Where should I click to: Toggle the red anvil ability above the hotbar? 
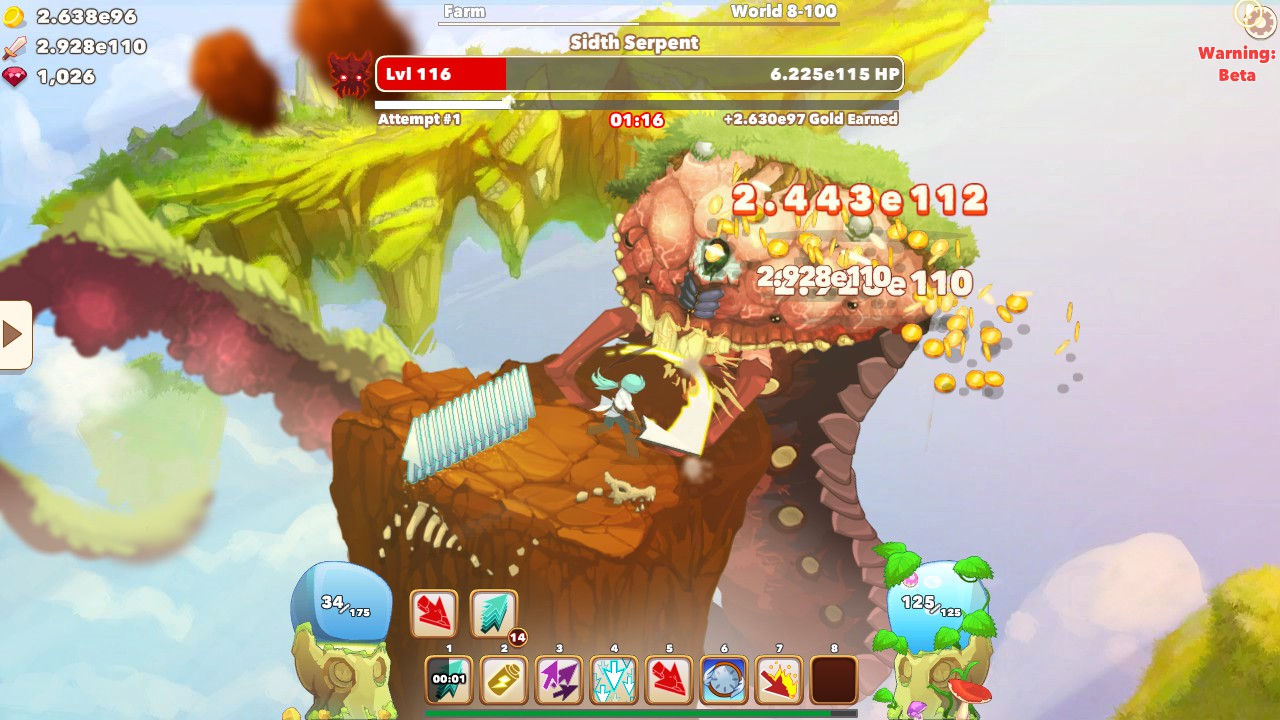pyautogui.click(x=434, y=612)
